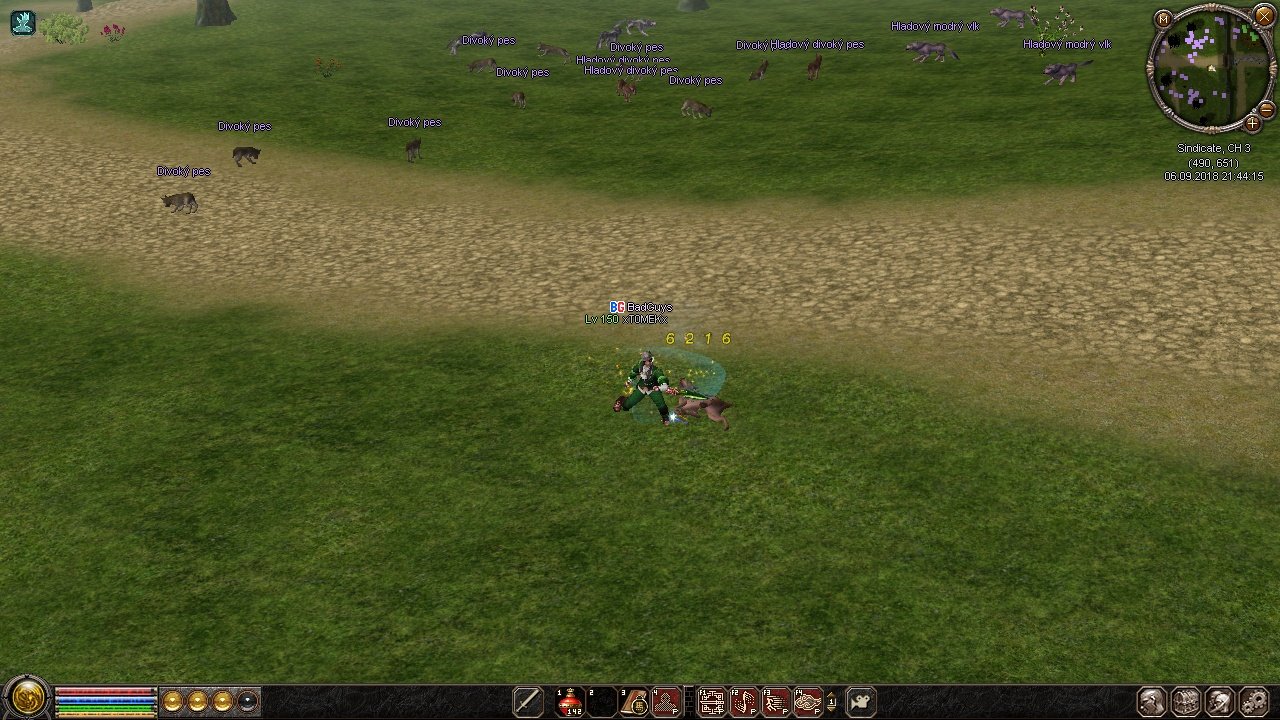Image resolution: width=1280 pixels, height=720 pixels.
Task: Open the inventory via the treasure chest button
Action: point(1186,701)
